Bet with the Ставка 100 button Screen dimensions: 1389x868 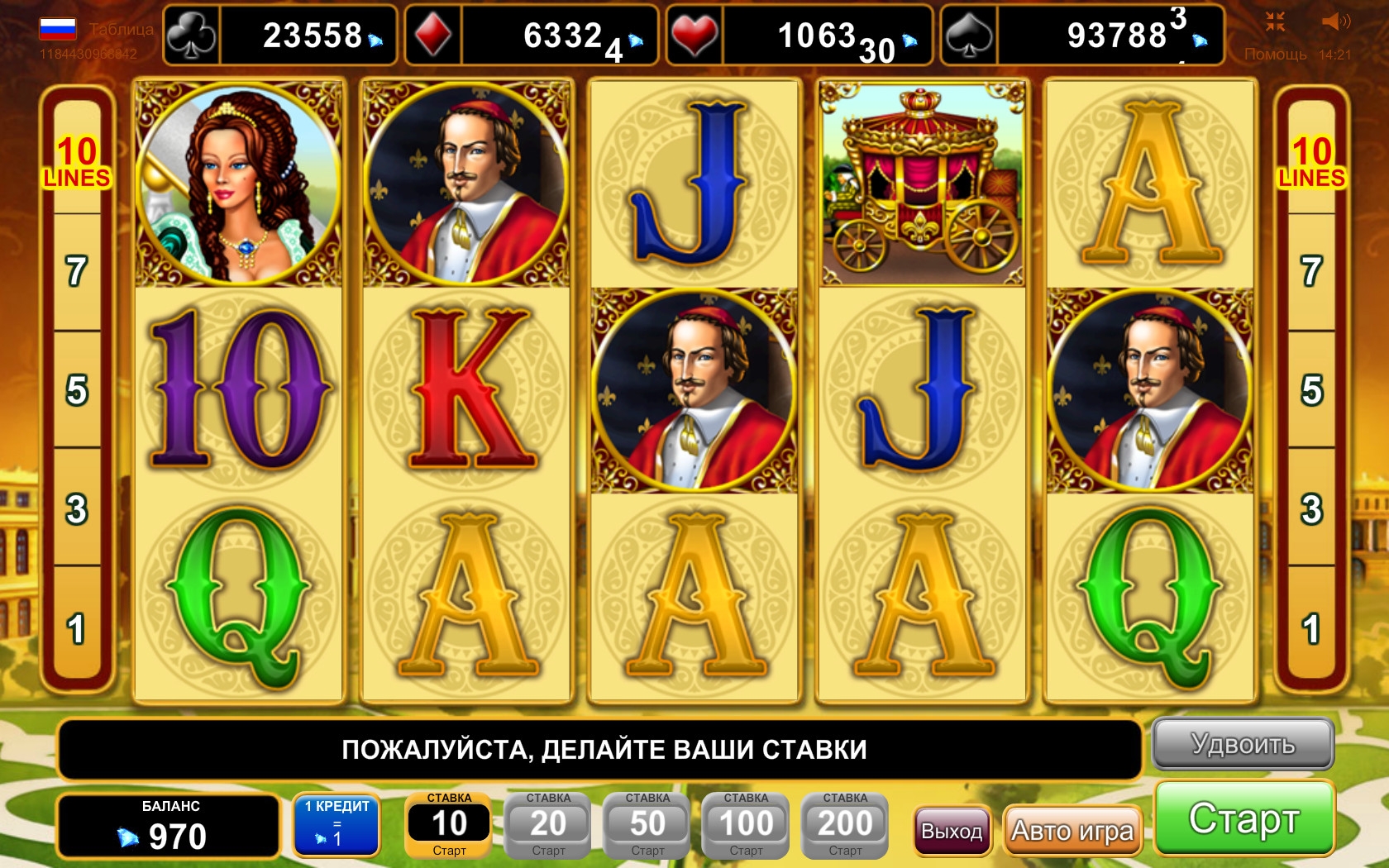pyautogui.click(x=746, y=824)
